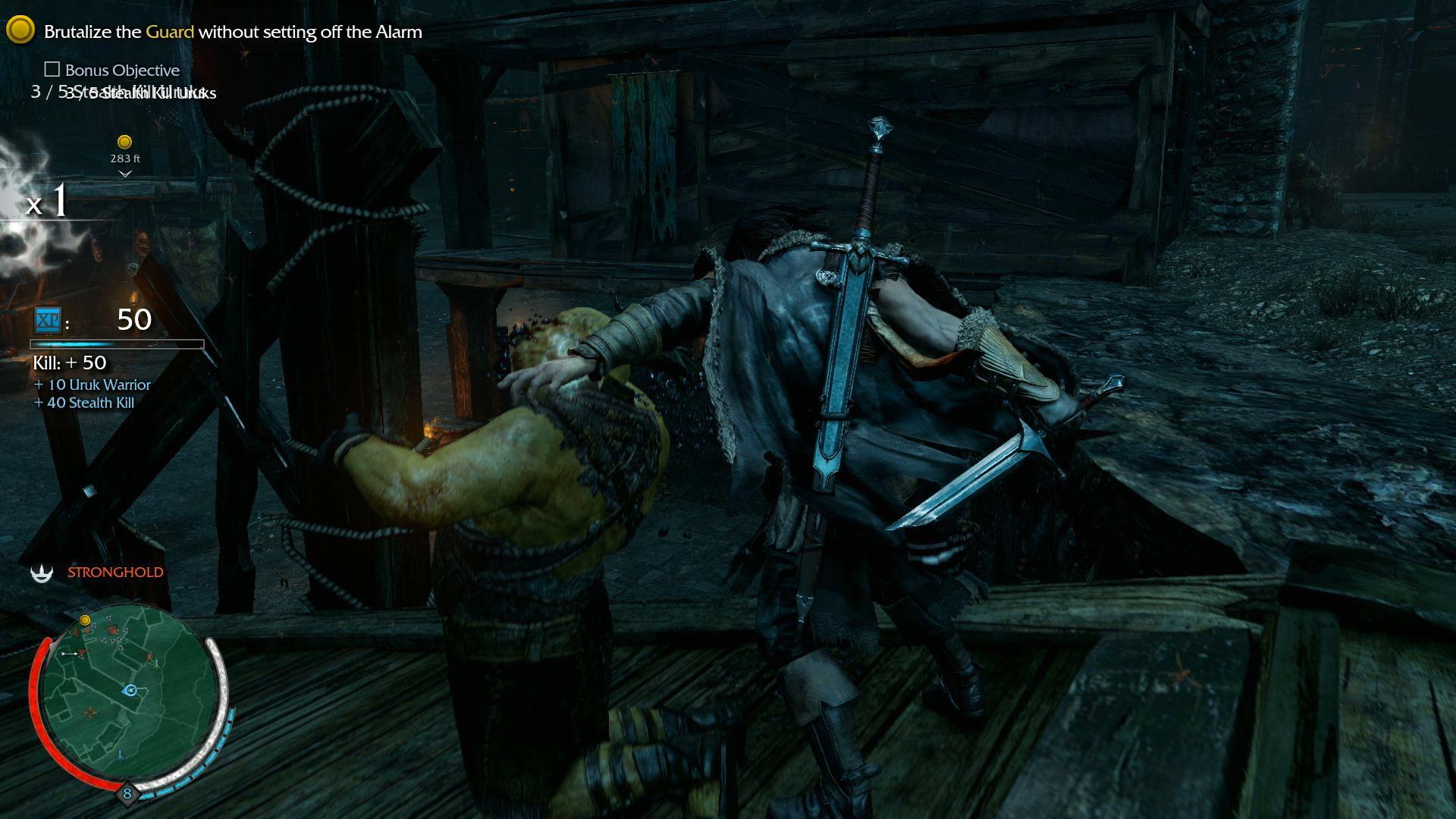The width and height of the screenshot is (1456, 819).
Task: Enable tracking for the Guard brutalize objective
Action: 233,32
